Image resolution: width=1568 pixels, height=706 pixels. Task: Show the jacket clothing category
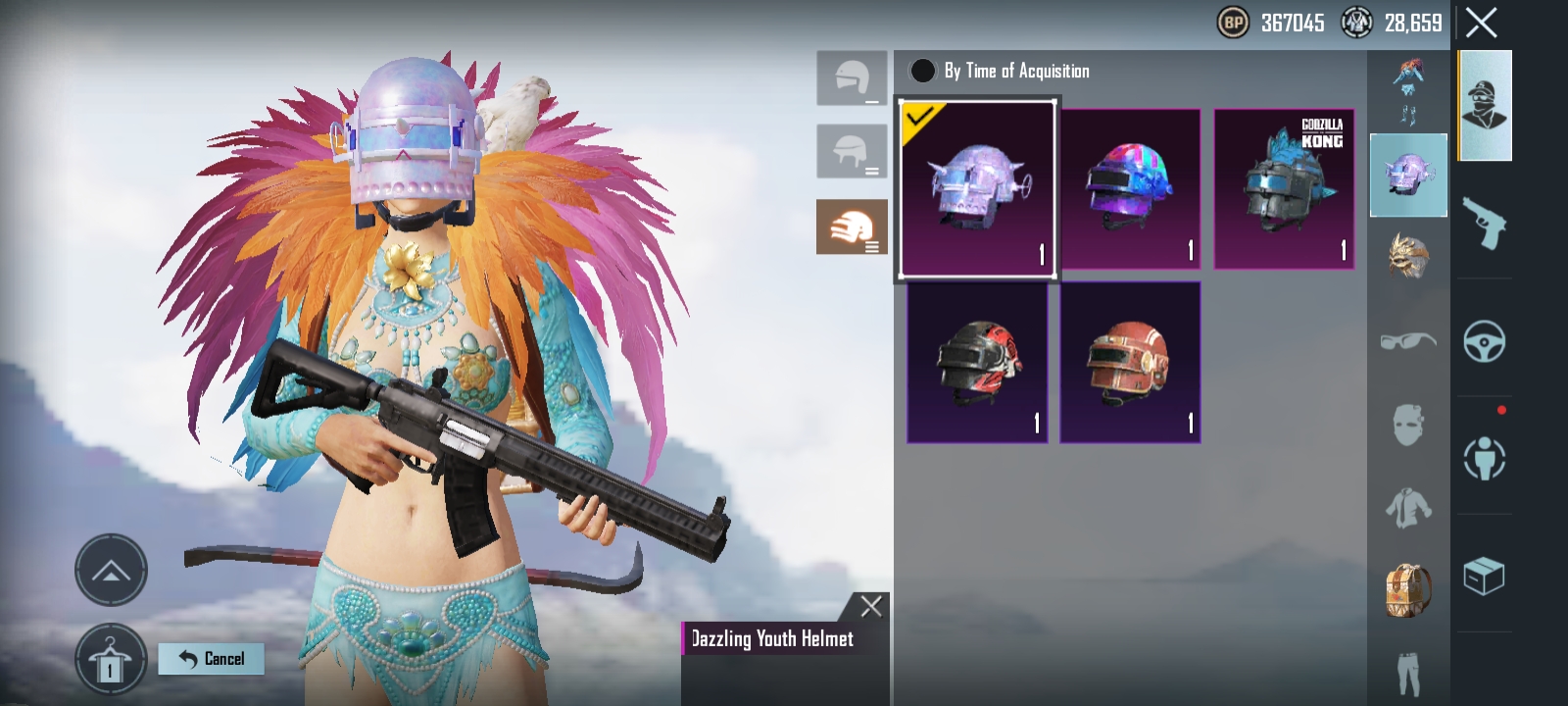[x=1408, y=508]
